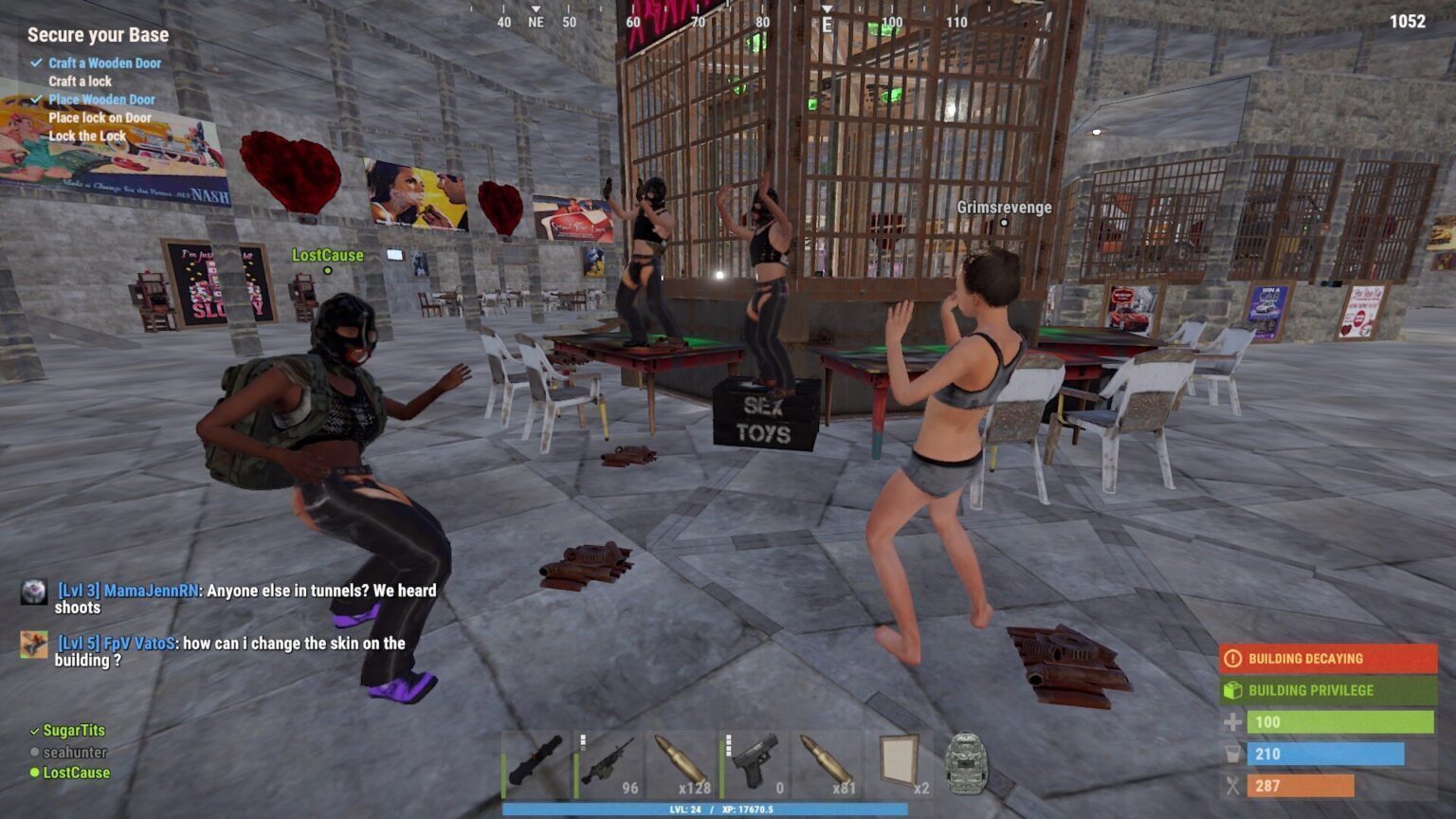Screen dimensions: 1456x819
Task: Click the Building Privilege status indicator
Action: click(1327, 691)
